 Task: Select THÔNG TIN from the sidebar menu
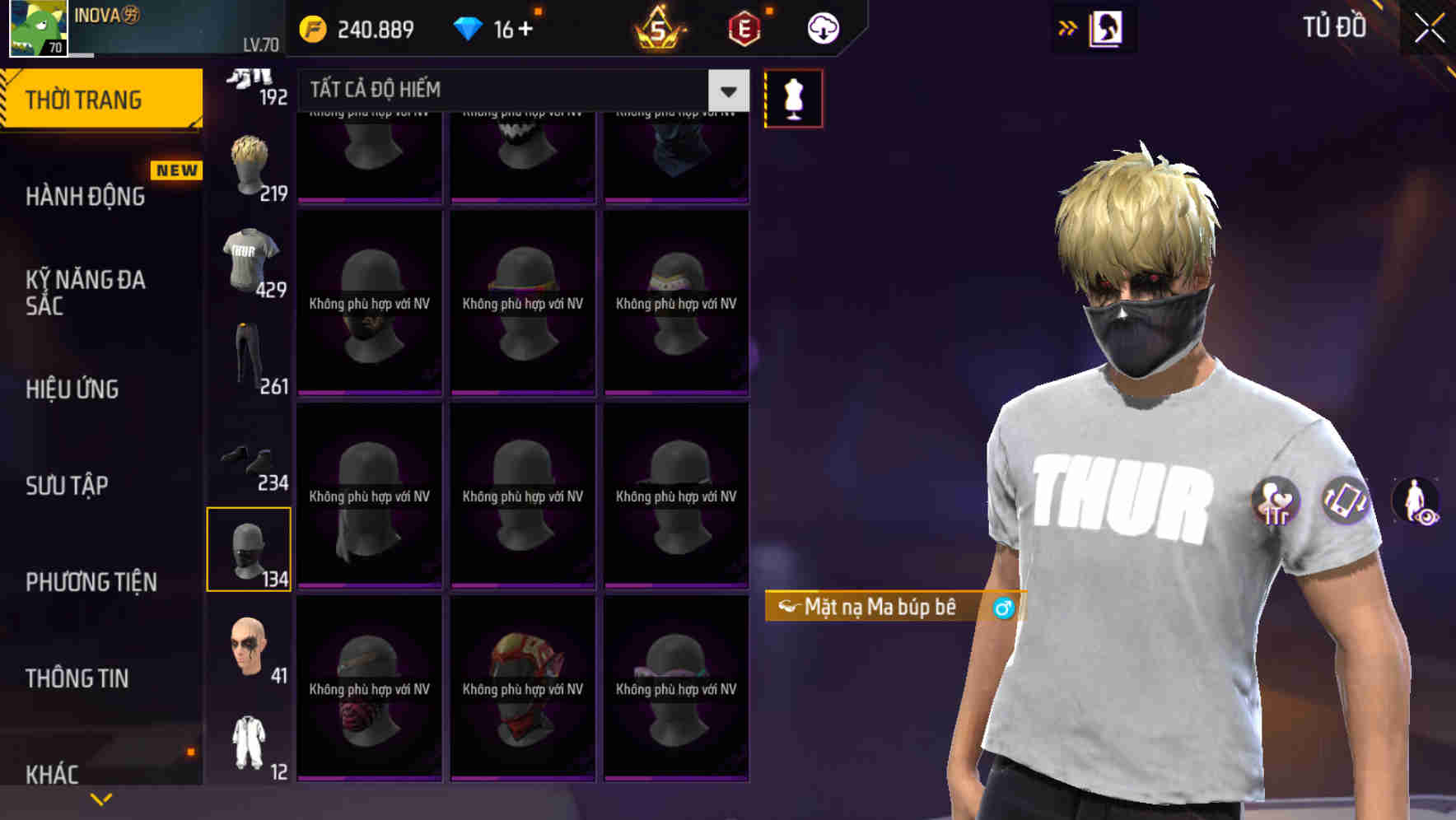pyautogui.click(x=78, y=678)
